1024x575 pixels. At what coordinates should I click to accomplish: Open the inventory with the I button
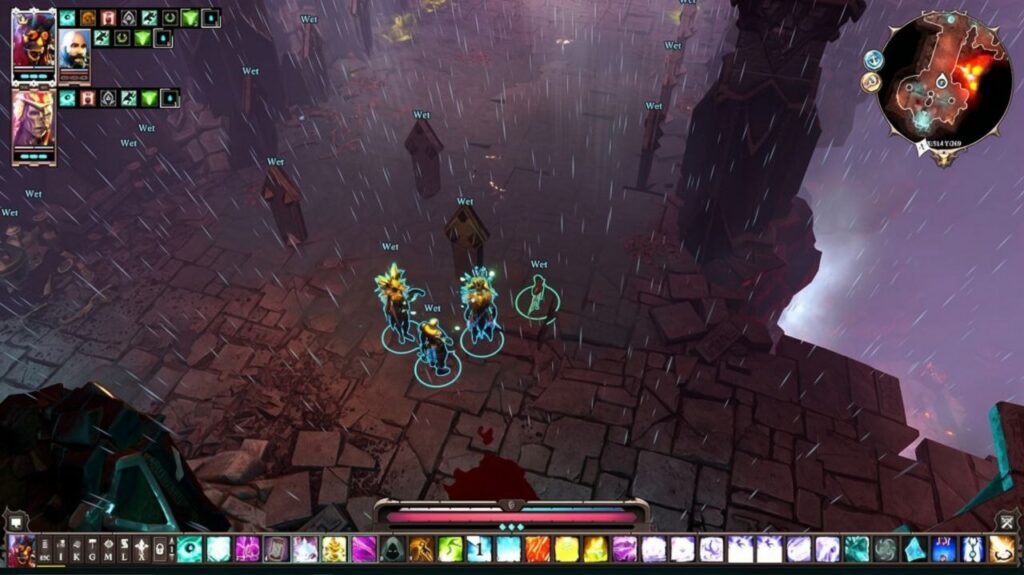click(61, 551)
